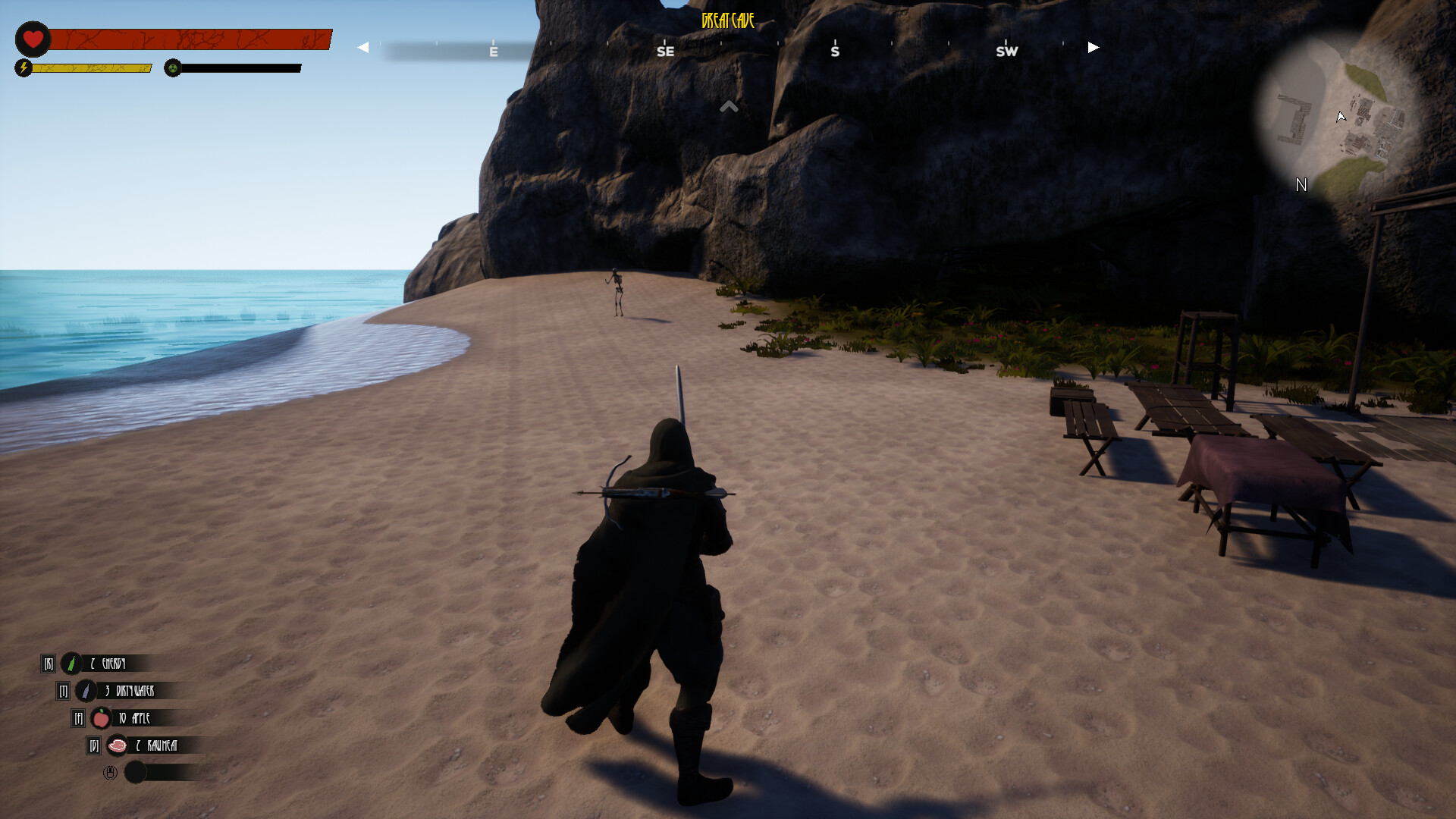Screen dimensions: 1456x819
Task: Click the Dirty Water bottle icon
Action: coord(85,691)
